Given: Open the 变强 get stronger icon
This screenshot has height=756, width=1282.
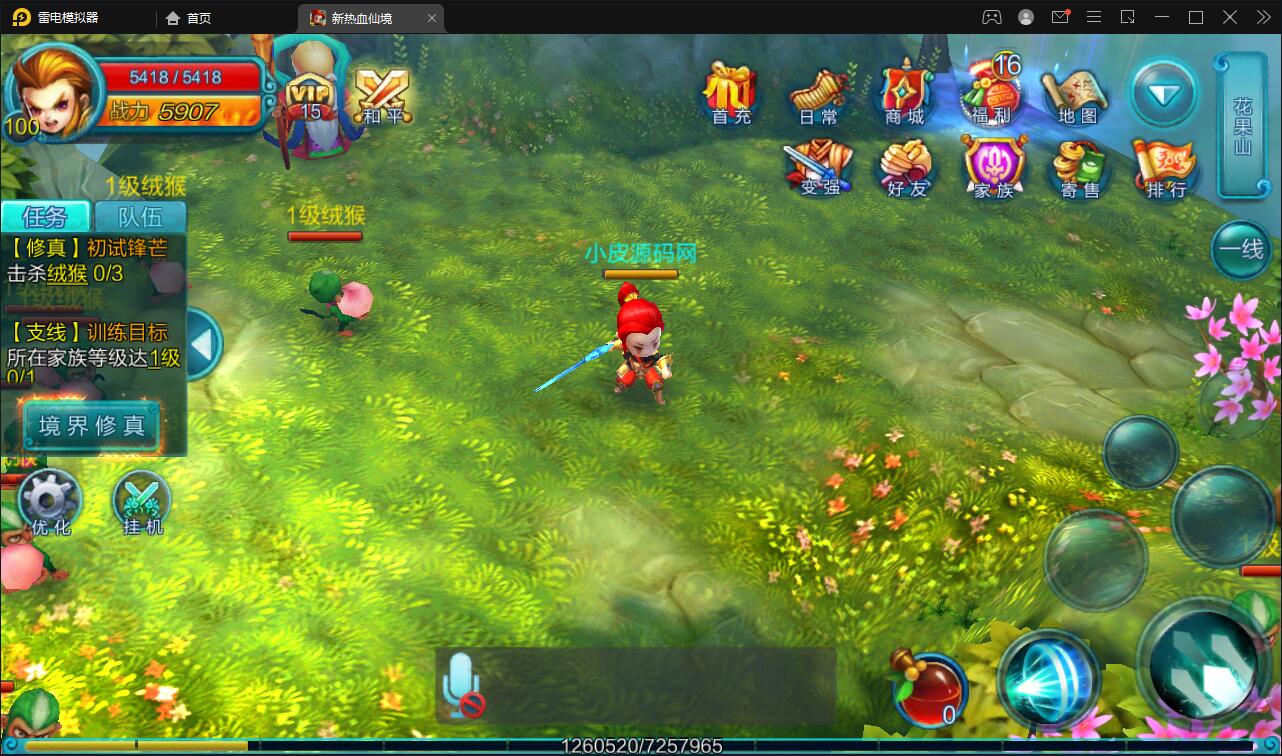Looking at the screenshot, I should tap(819, 167).
